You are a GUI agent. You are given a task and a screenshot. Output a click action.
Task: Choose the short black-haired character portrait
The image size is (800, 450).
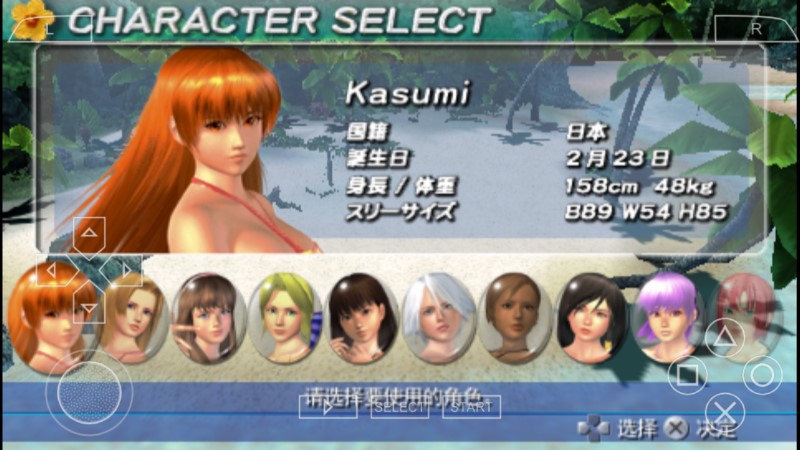tap(591, 318)
